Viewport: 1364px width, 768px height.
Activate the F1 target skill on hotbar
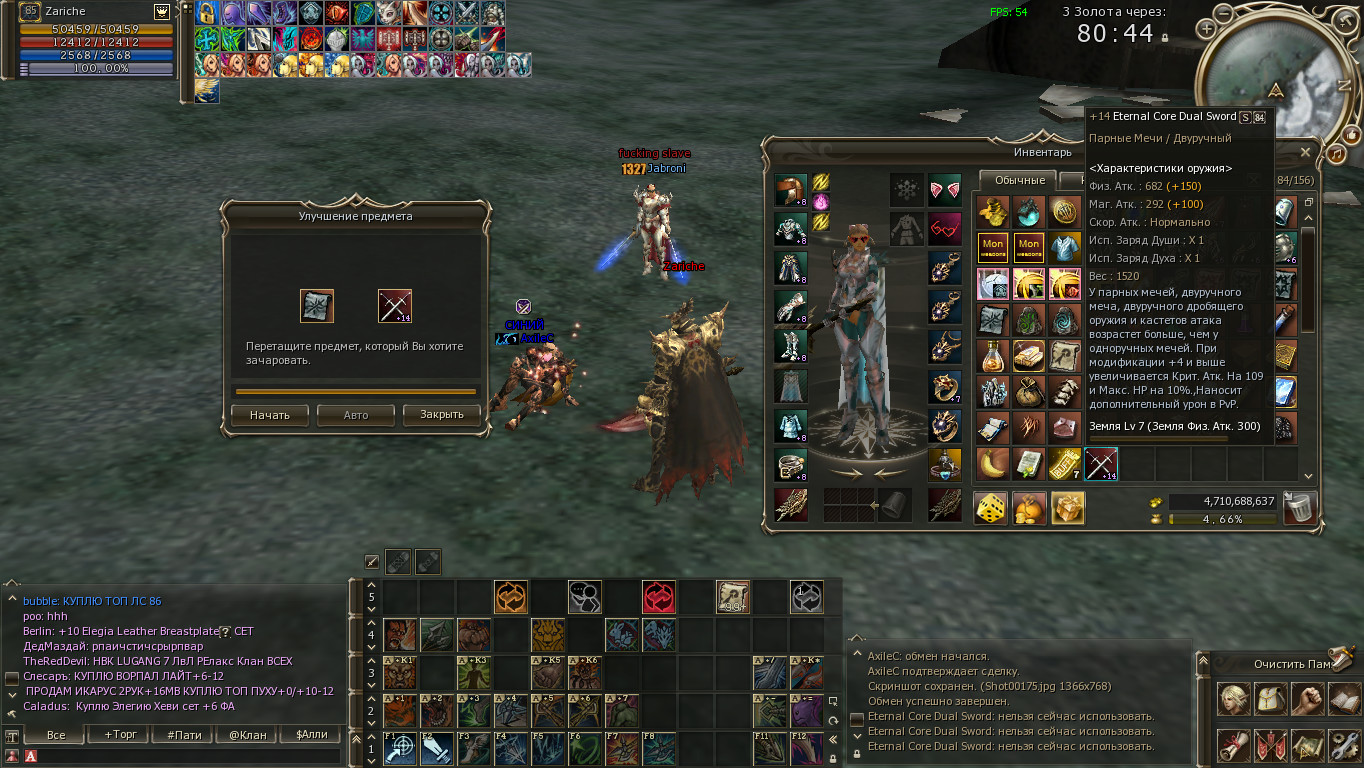(400, 749)
